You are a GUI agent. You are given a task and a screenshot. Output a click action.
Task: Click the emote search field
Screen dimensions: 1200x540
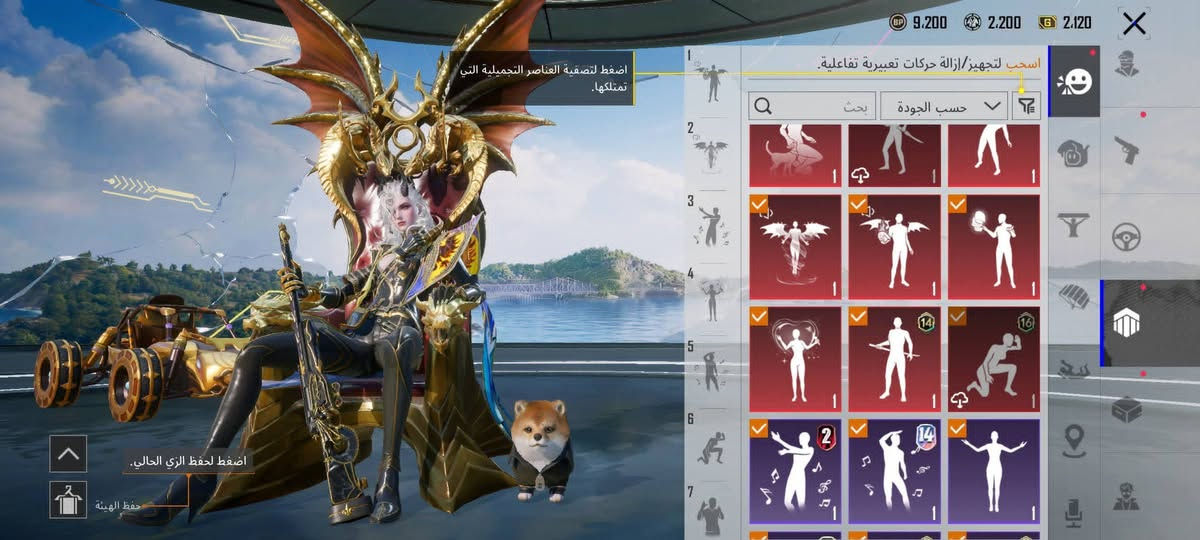pyautogui.click(x=812, y=105)
